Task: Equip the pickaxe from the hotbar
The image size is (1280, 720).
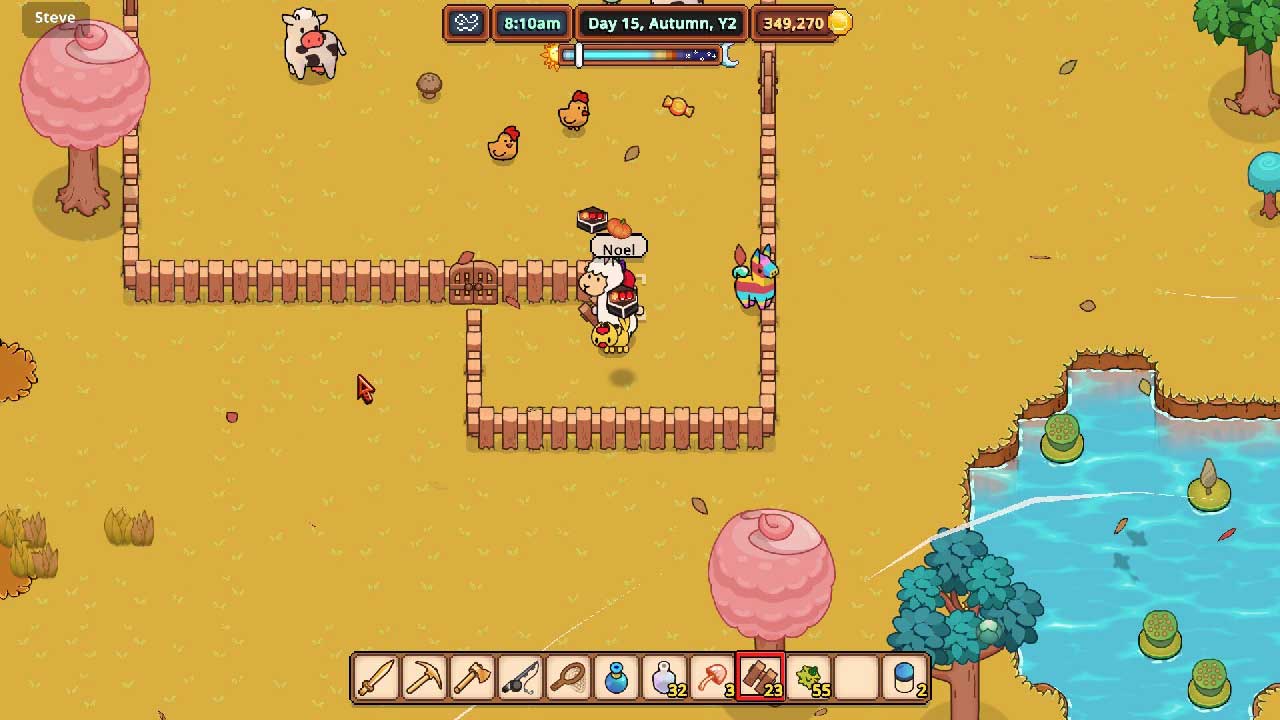Action: (424, 677)
